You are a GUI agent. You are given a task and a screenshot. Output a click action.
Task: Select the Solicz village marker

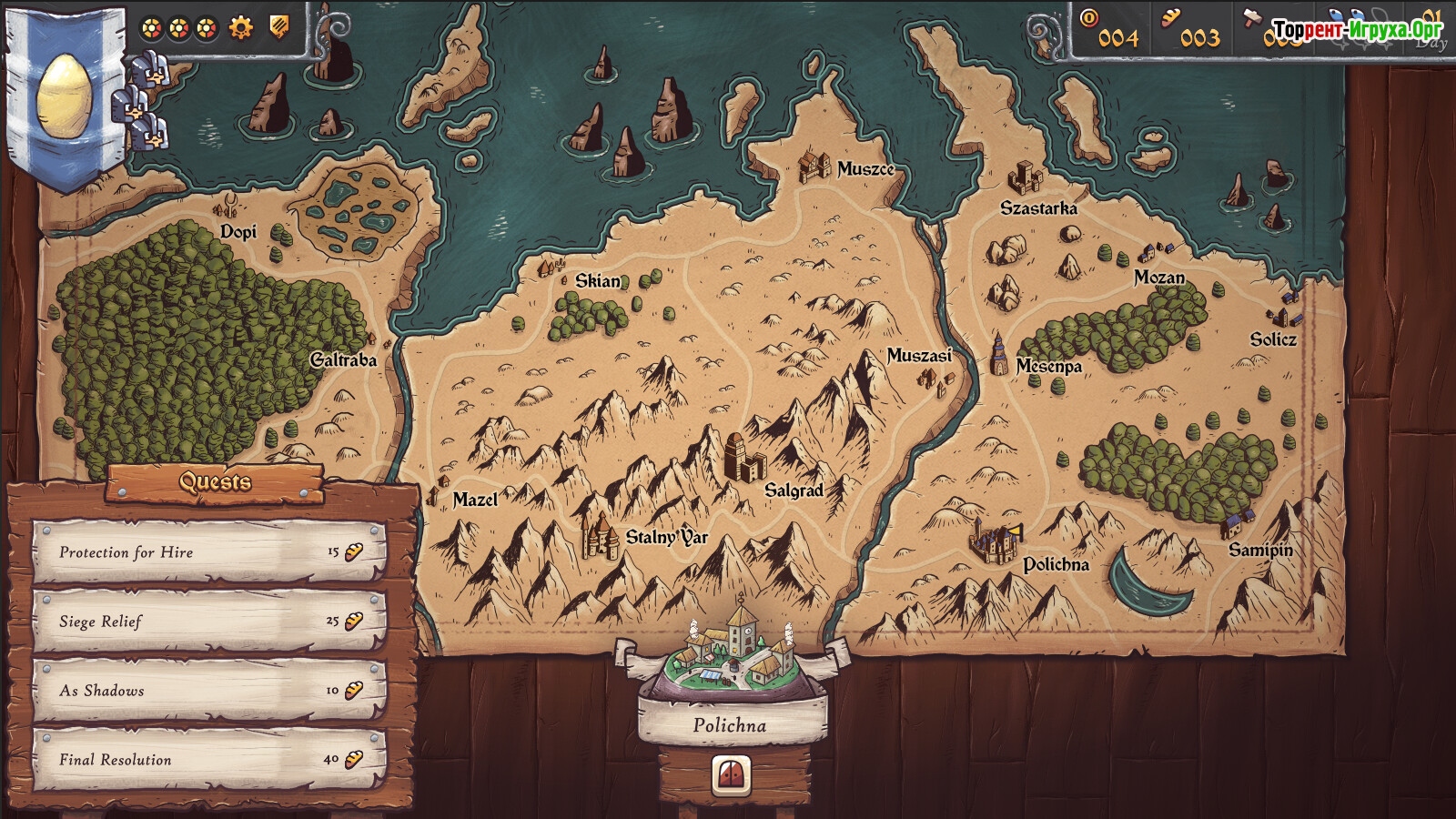tap(1282, 312)
